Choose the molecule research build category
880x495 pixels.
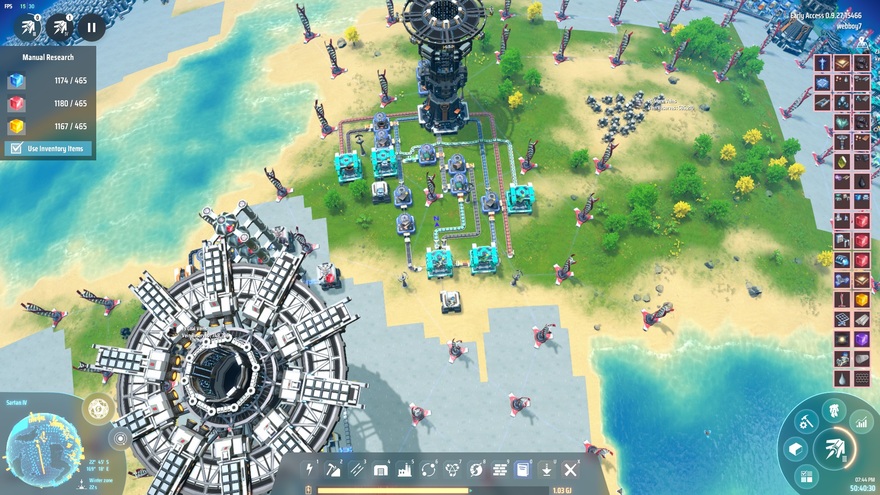pyautogui.click(x=453, y=469)
